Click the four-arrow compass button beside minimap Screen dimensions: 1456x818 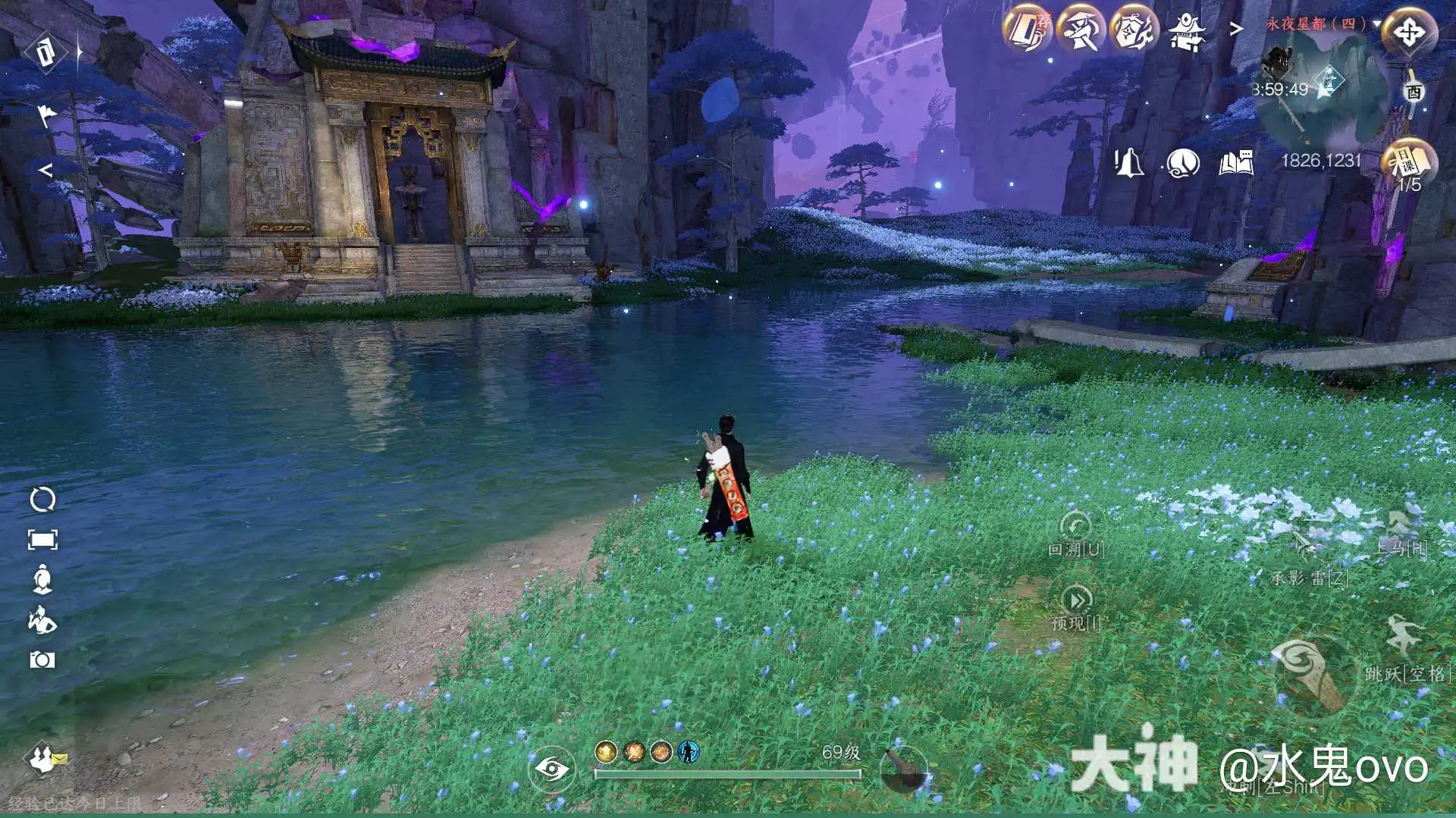[x=1409, y=33]
